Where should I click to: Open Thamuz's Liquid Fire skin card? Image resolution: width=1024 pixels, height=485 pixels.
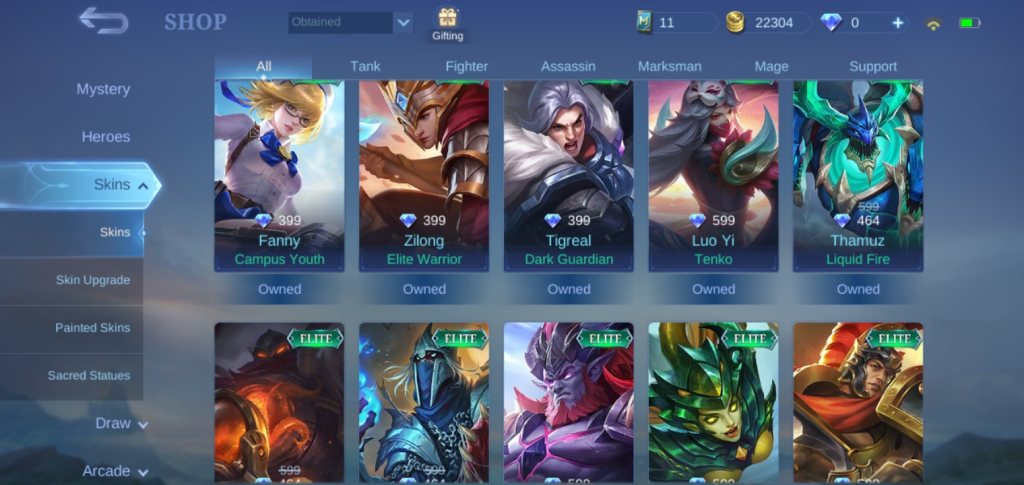click(858, 175)
